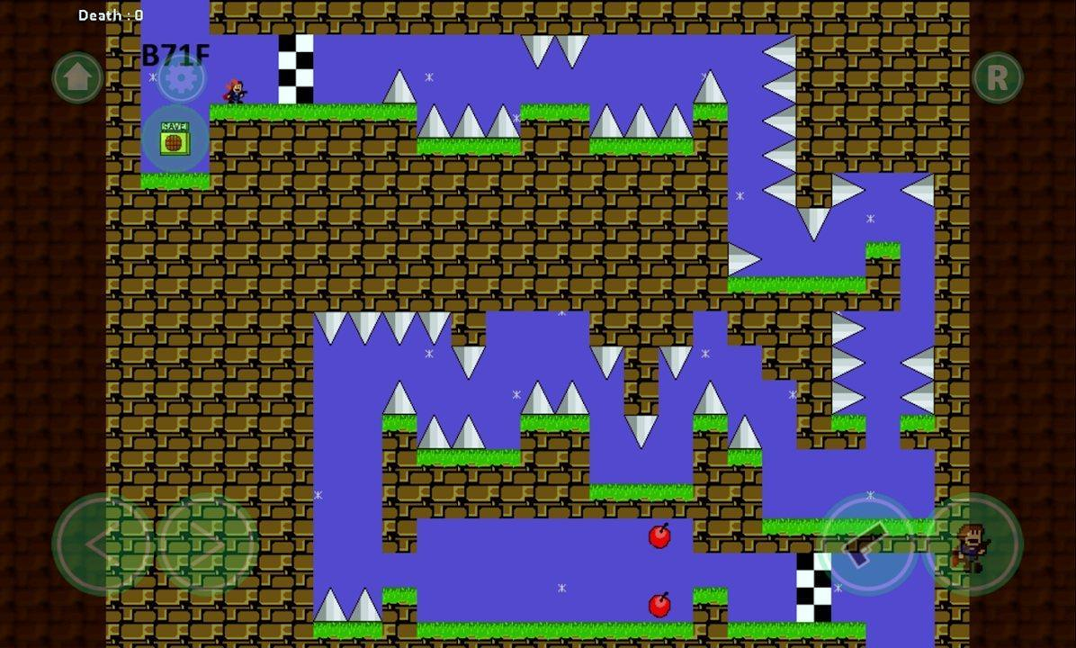The height and width of the screenshot is (648, 1076).
Task: Tap the SAVE button
Action: click(174, 139)
